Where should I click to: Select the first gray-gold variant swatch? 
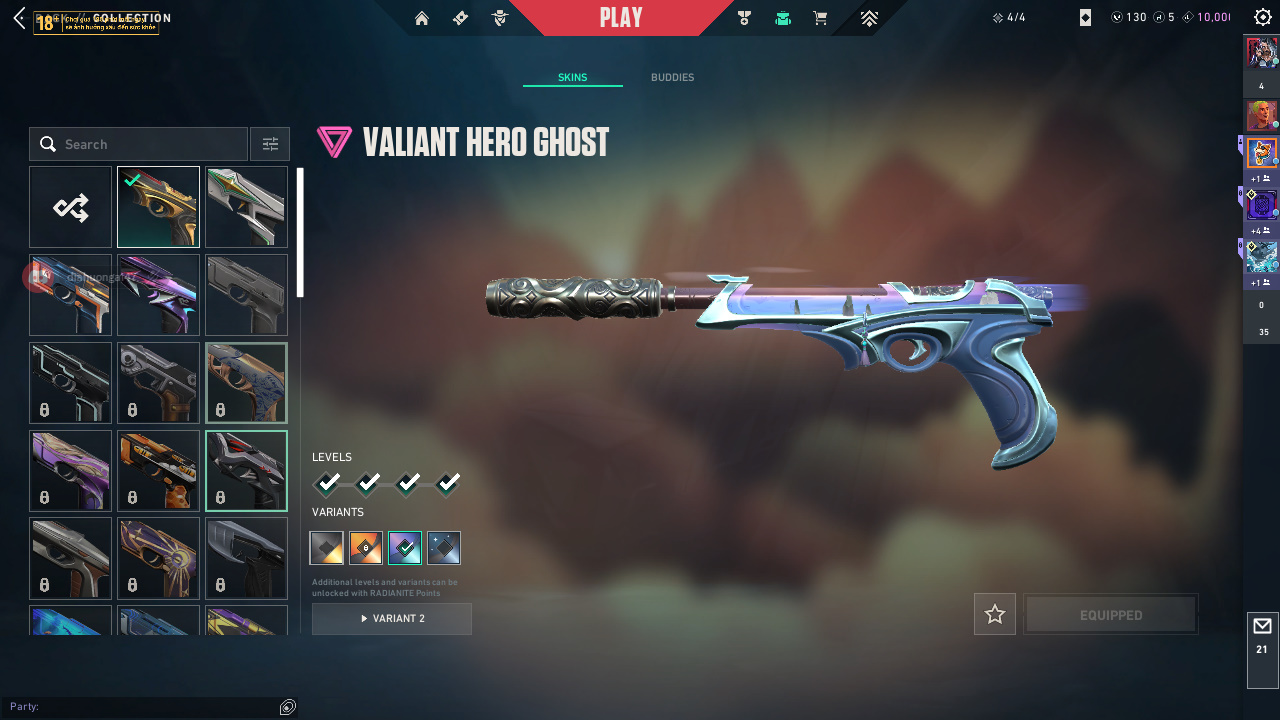(327, 548)
